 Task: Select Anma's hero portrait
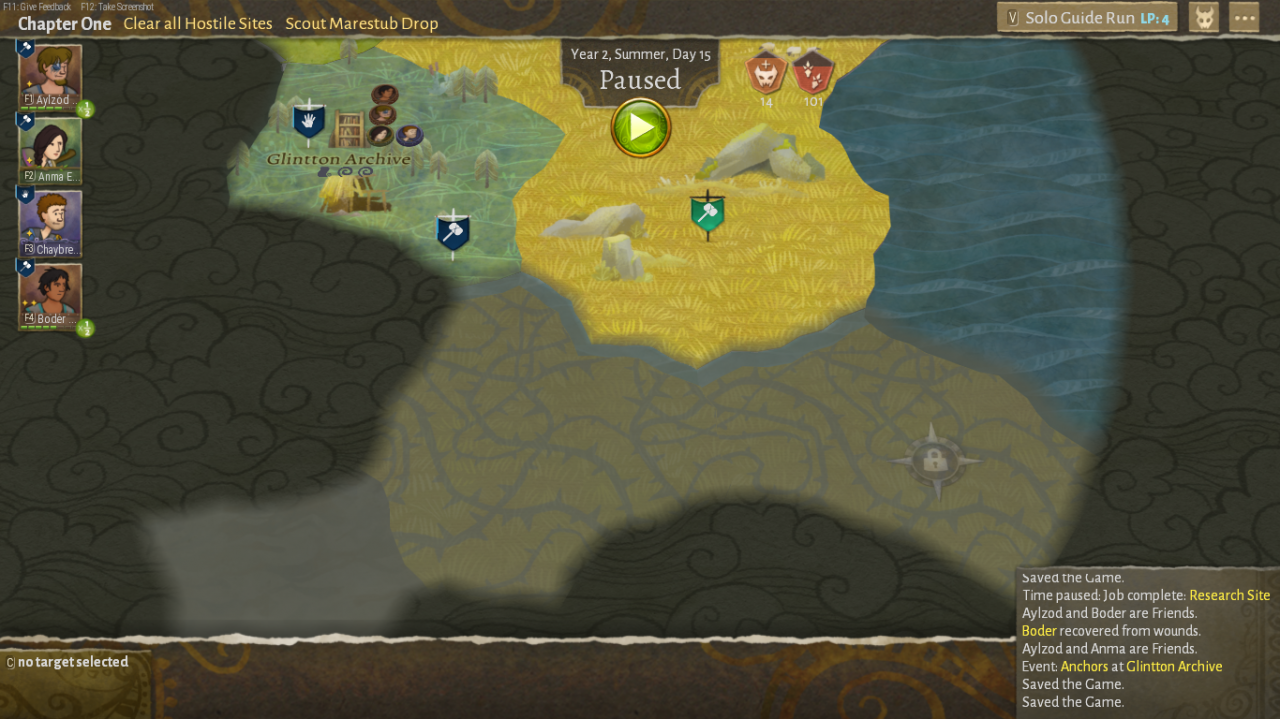click(x=50, y=148)
